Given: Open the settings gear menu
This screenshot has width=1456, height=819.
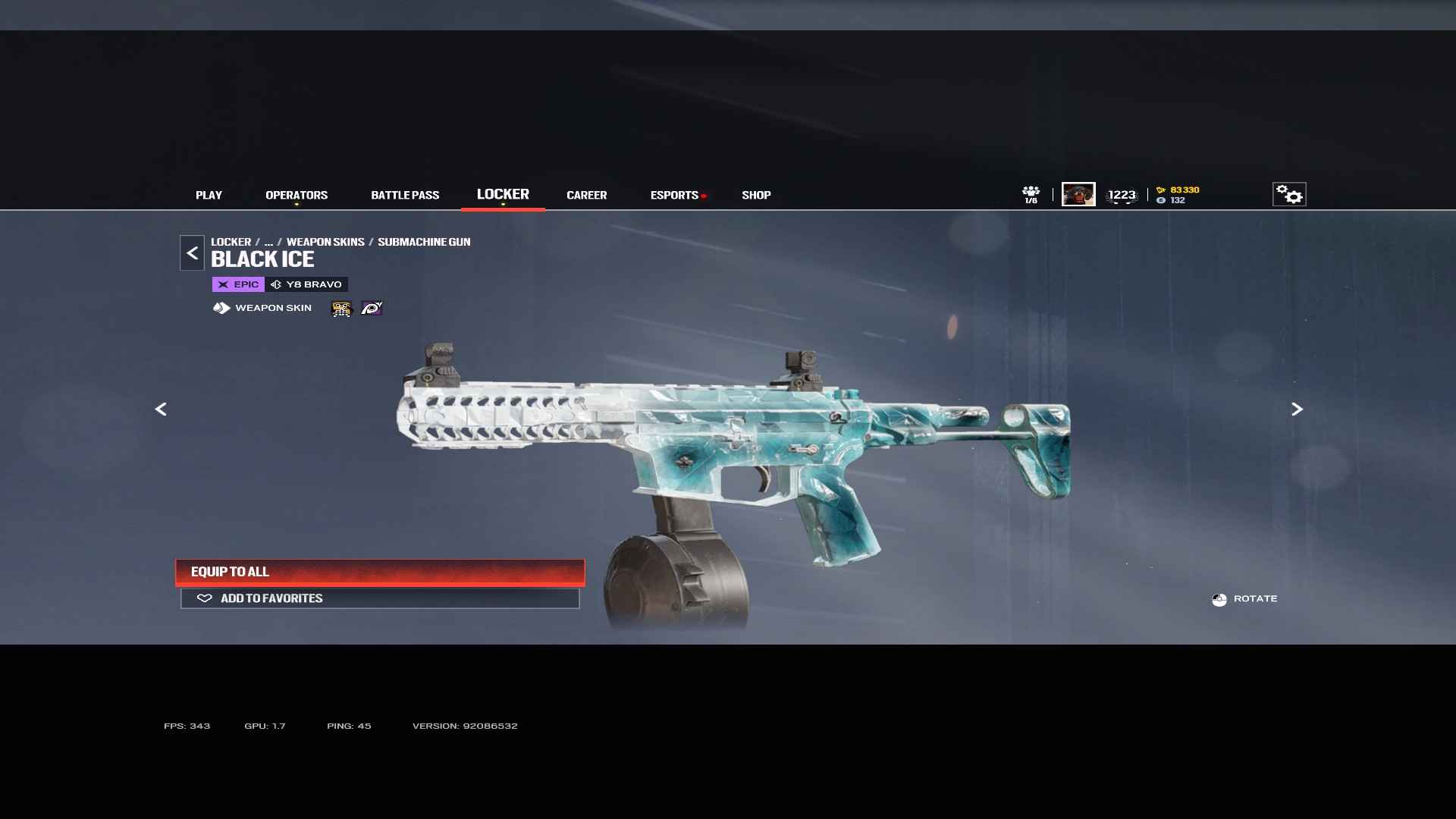Looking at the screenshot, I should pyautogui.click(x=1288, y=195).
